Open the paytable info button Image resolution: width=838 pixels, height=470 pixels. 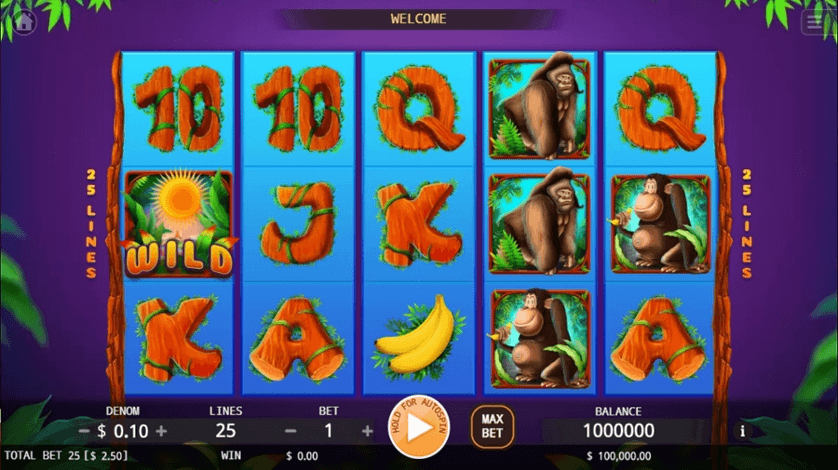click(x=742, y=432)
